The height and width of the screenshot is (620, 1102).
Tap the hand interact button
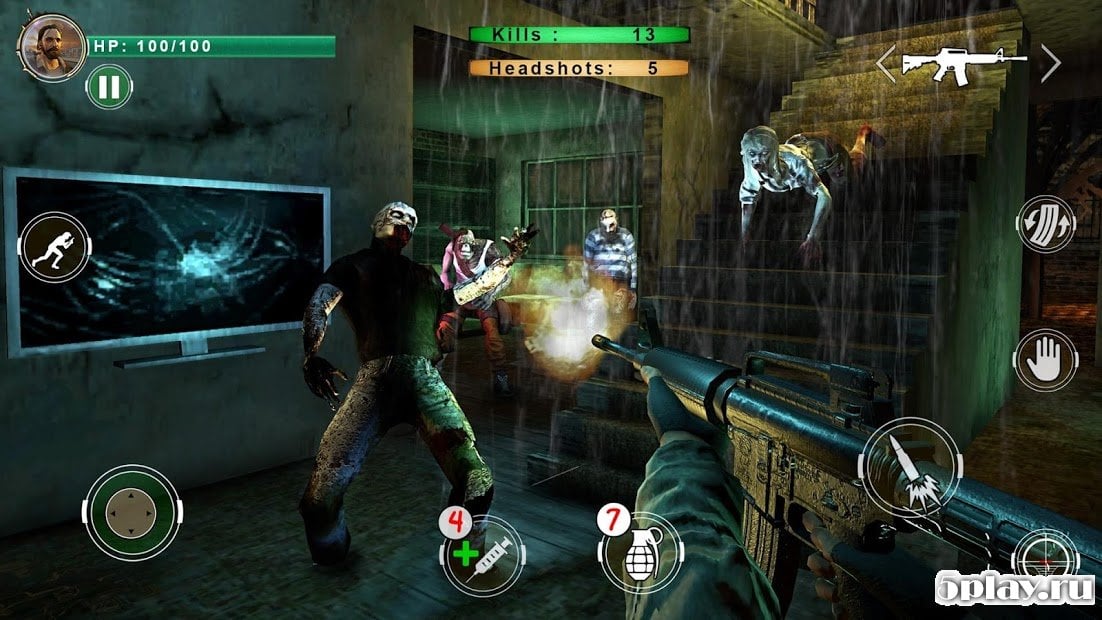click(x=1044, y=358)
